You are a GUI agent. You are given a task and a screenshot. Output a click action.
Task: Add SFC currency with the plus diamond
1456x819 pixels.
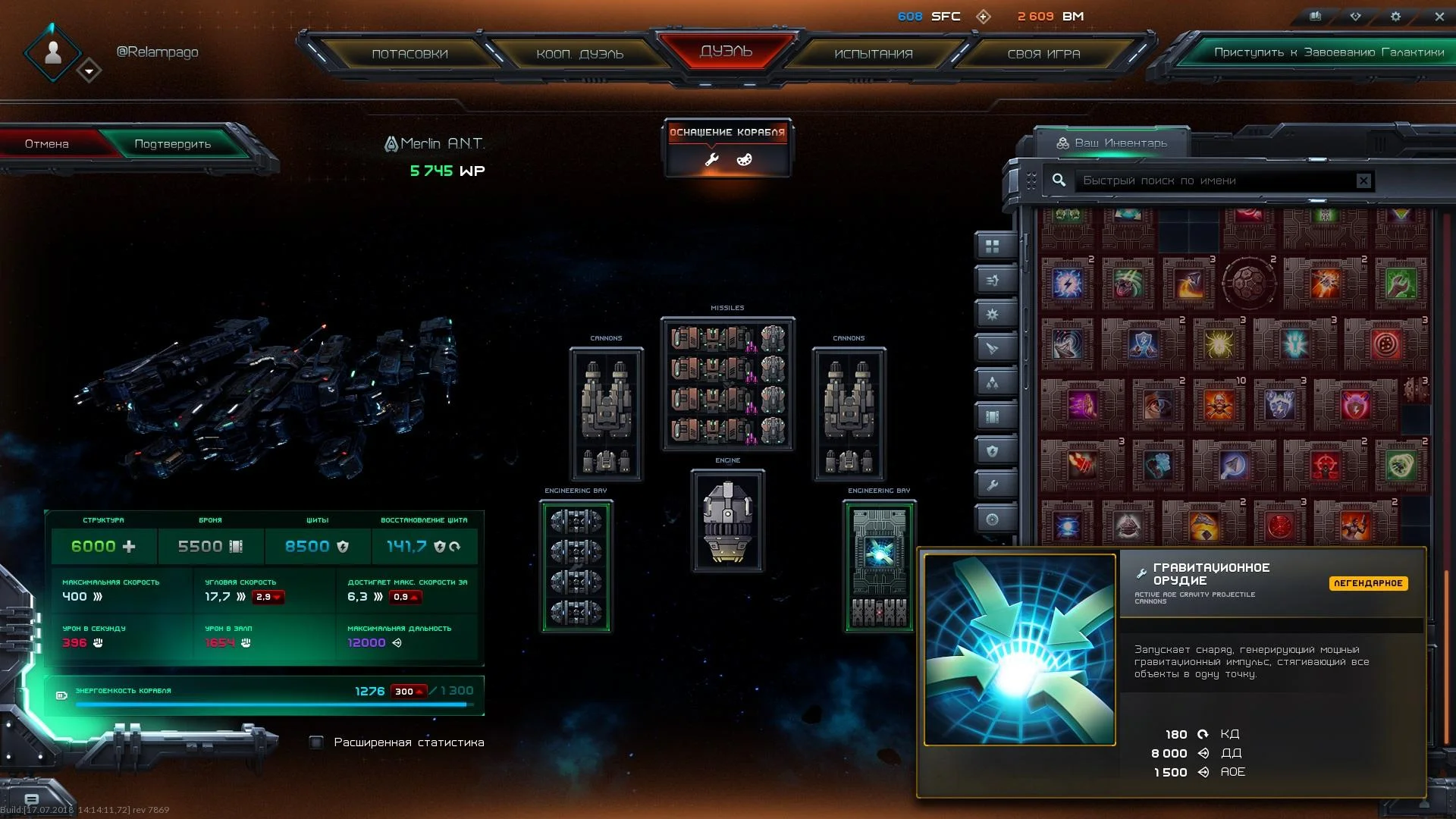(984, 17)
